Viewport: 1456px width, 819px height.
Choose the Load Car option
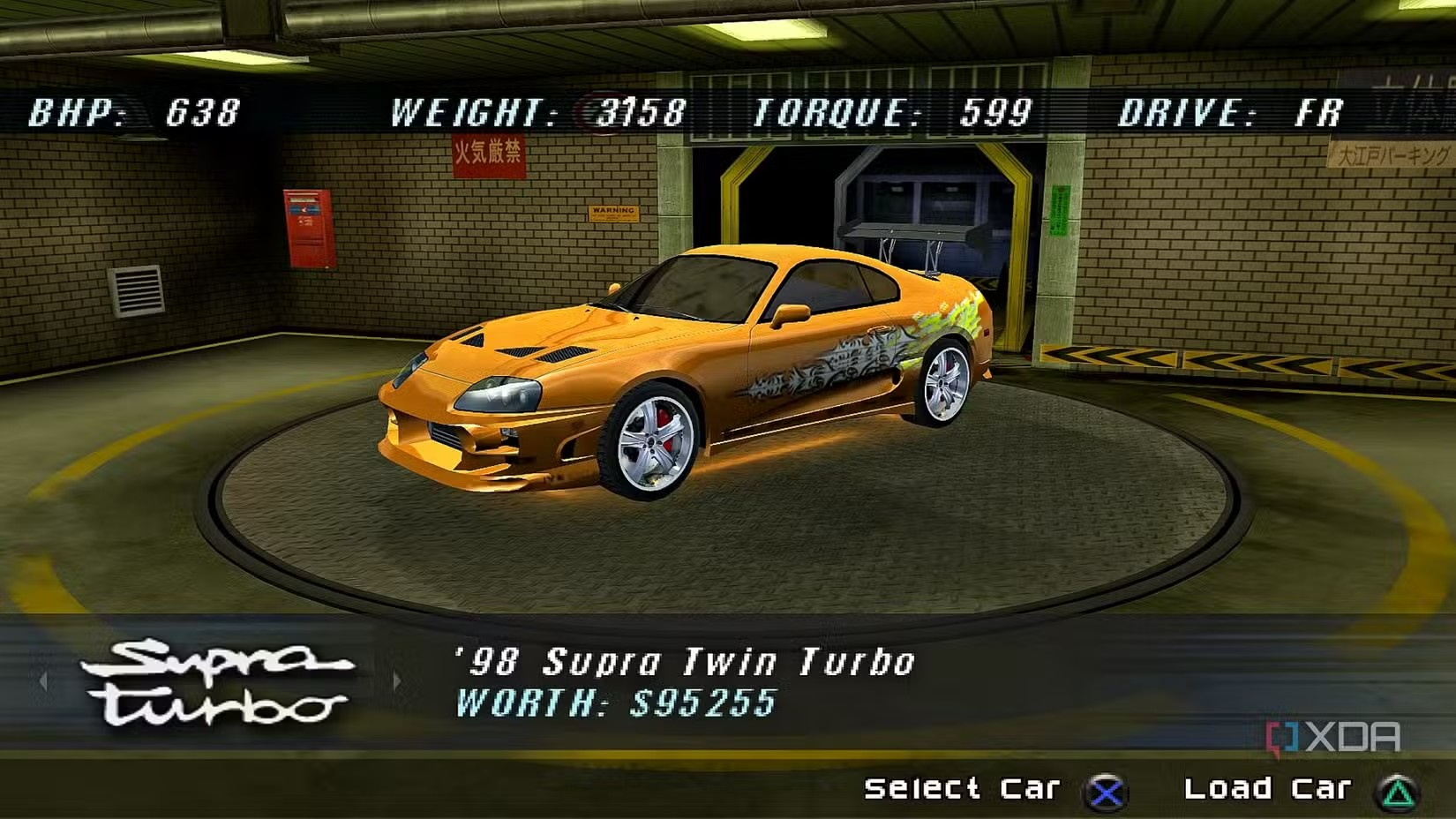(1267, 788)
